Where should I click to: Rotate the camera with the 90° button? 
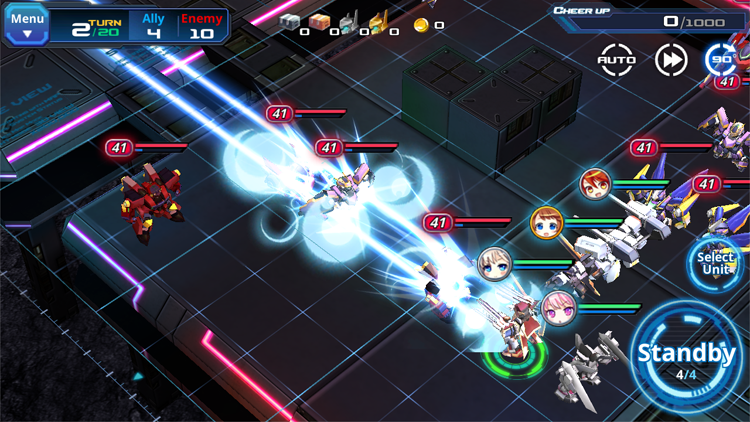click(x=721, y=60)
